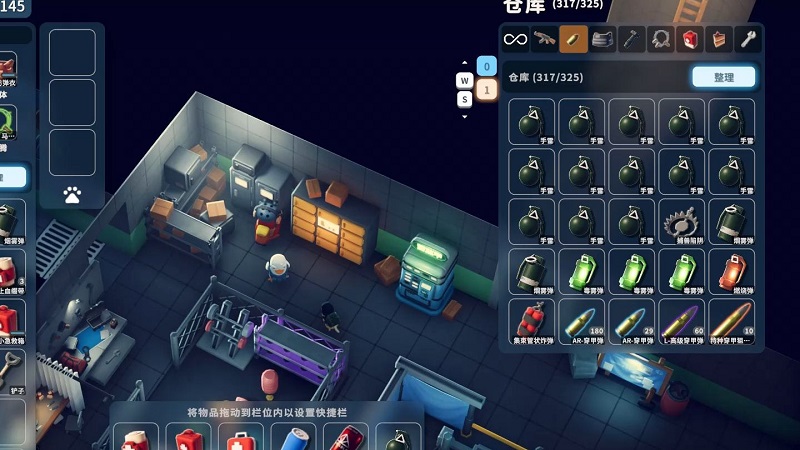Switch to the wrench tools tab
800x450 pixels.
pyautogui.click(x=747, y=39)
